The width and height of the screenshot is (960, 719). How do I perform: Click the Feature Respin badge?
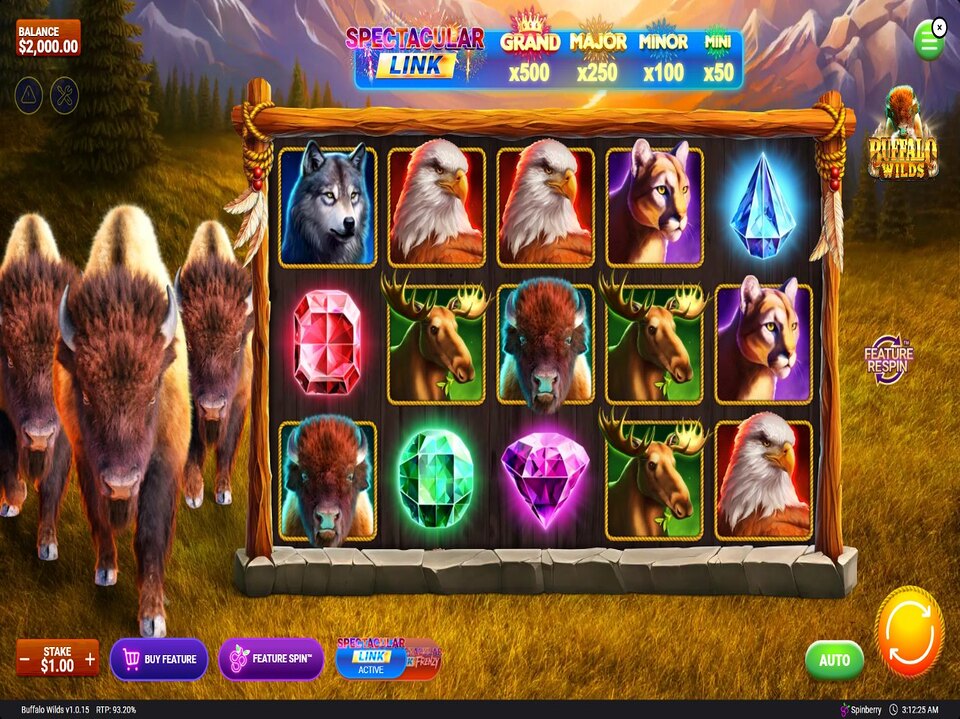(888, 360)
